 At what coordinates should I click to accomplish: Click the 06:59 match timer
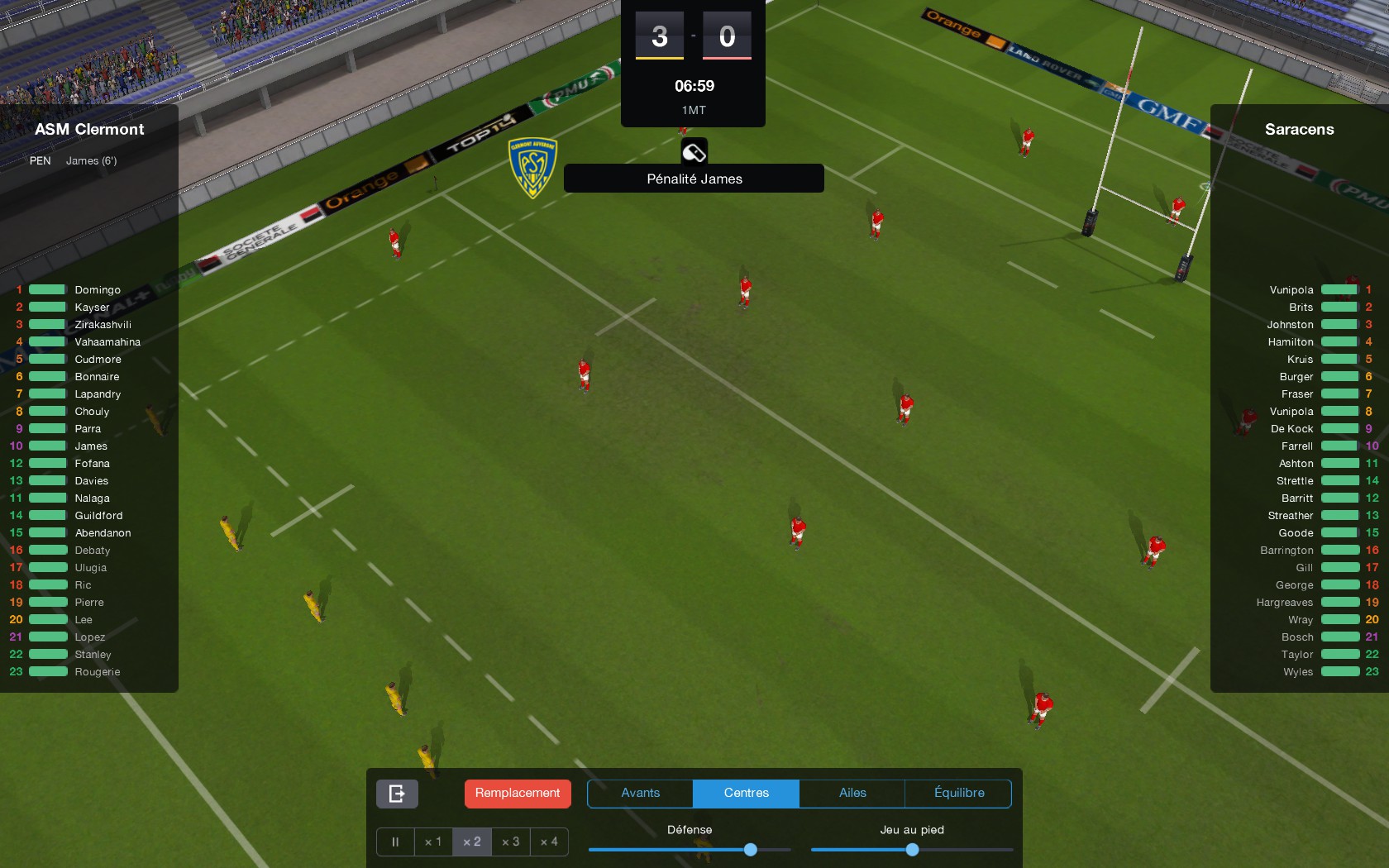[693, 85]
